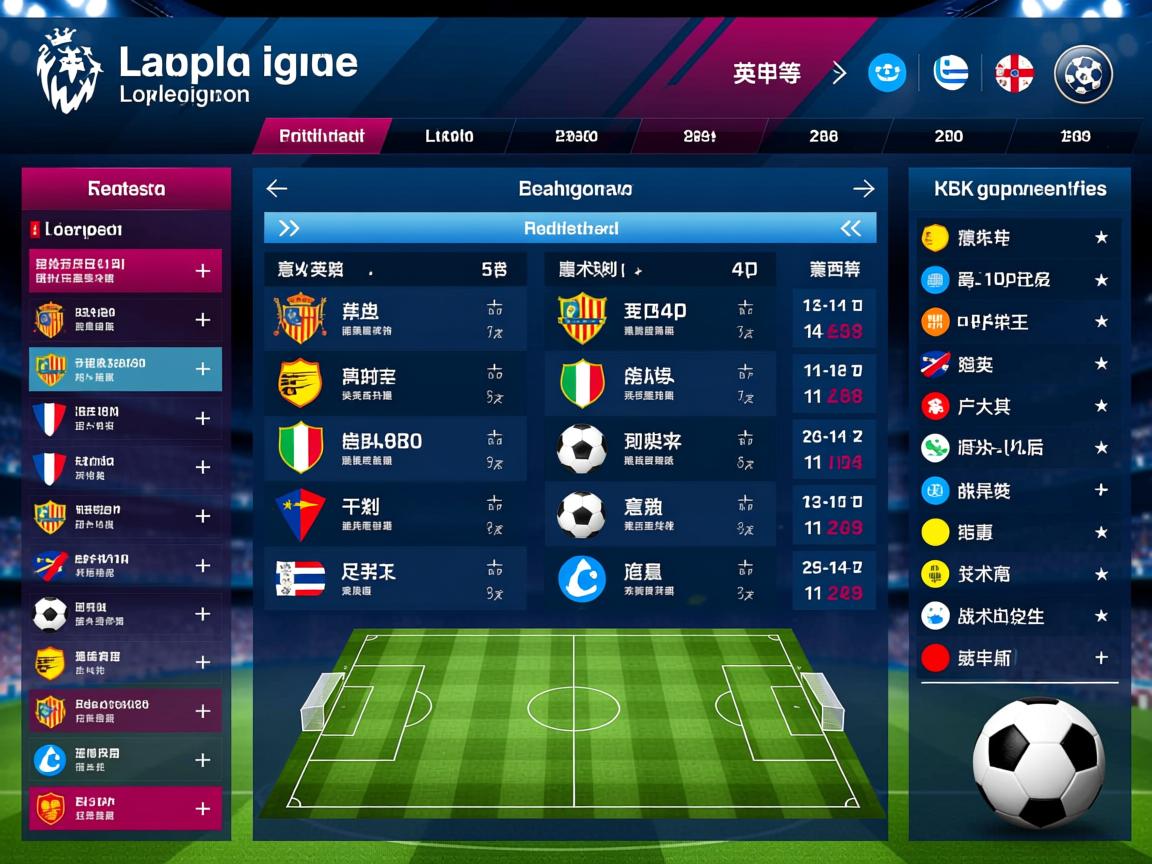The width and height of the screenshot is (1152, 864).
Task: Open the circular soccer ball button in header
Action: pos(1084,74)
